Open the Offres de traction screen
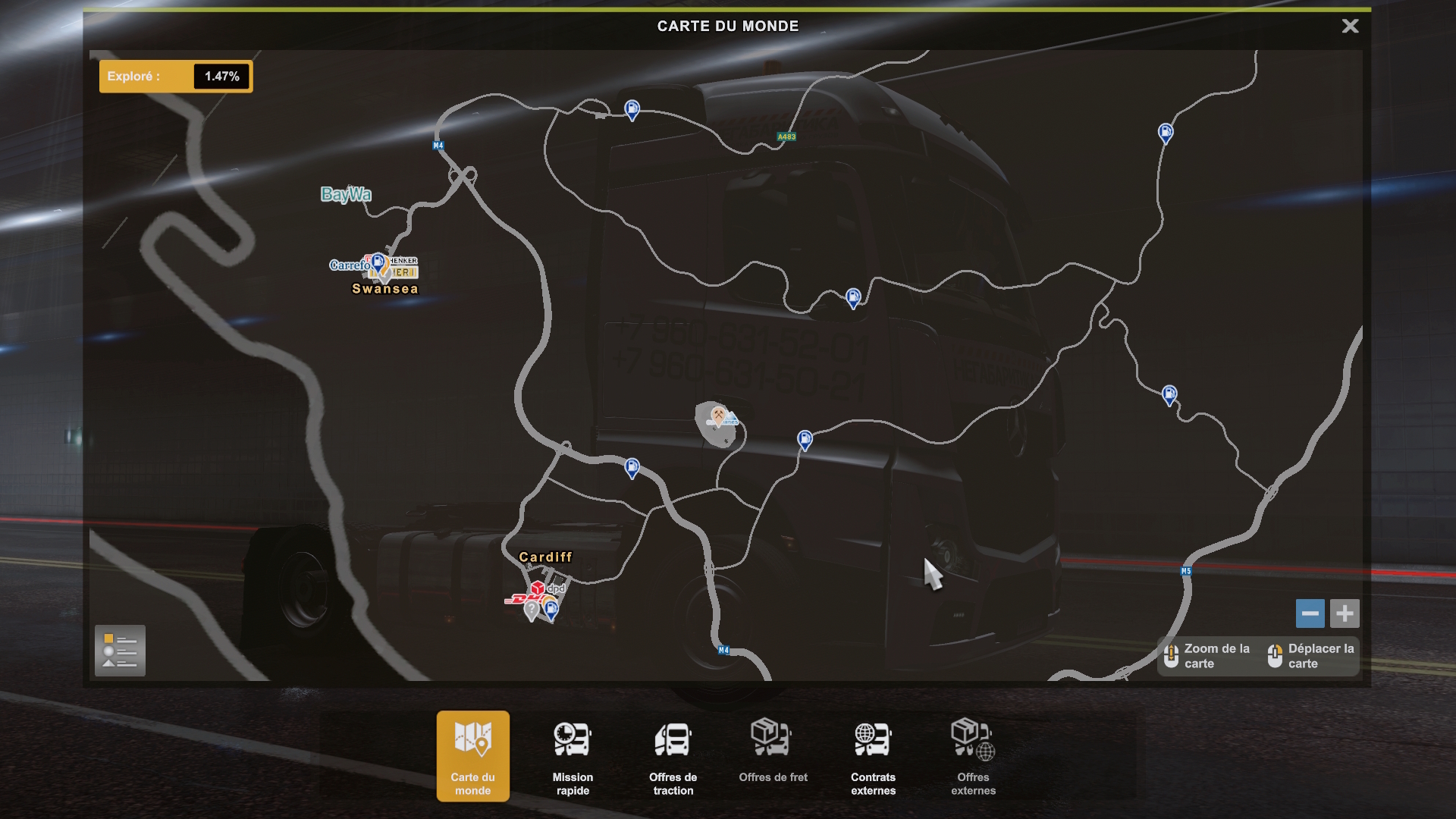Screen dimensions: 1456x819 click(x=673, y=756)
